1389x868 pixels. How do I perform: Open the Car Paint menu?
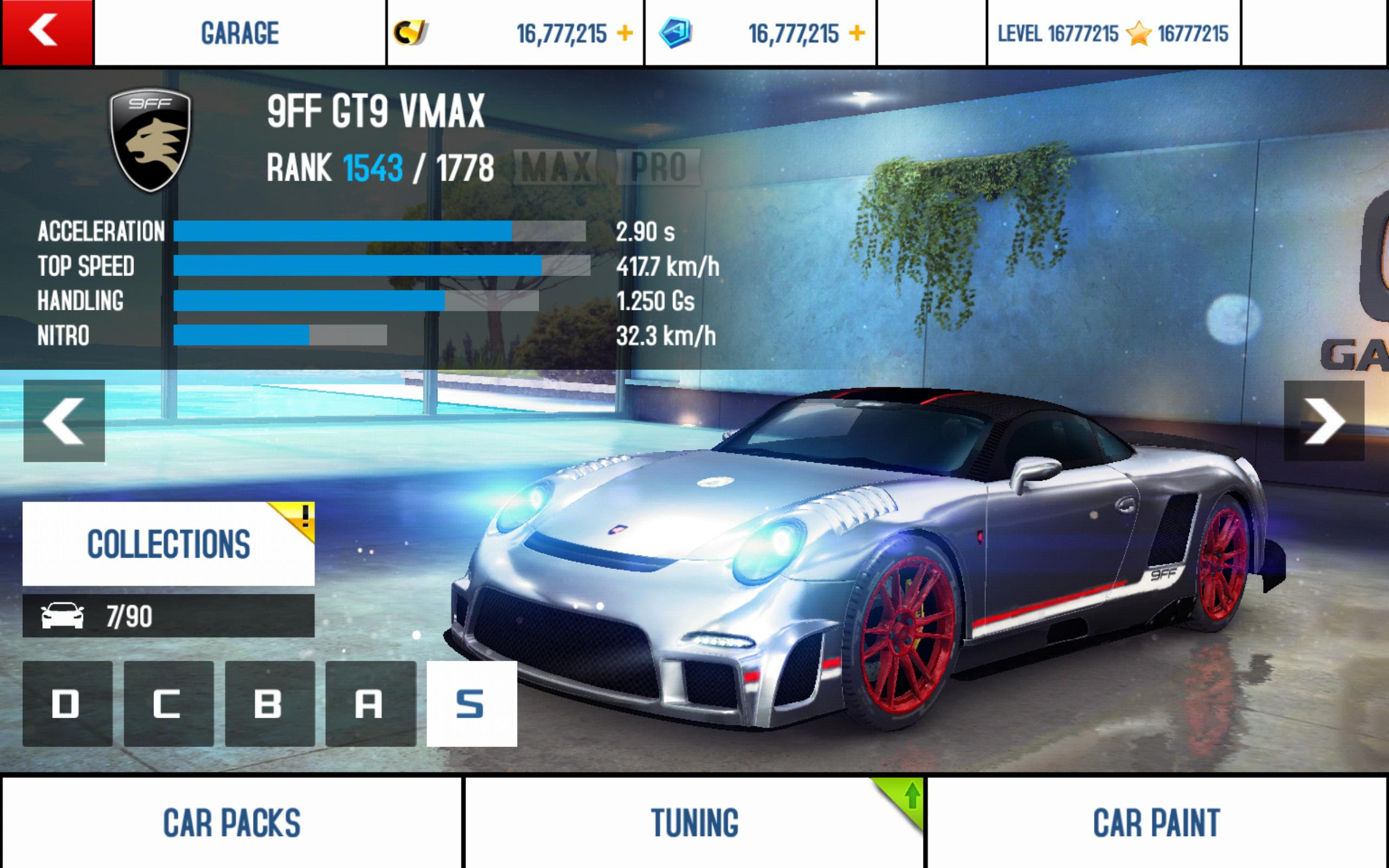click(1157, 822)
